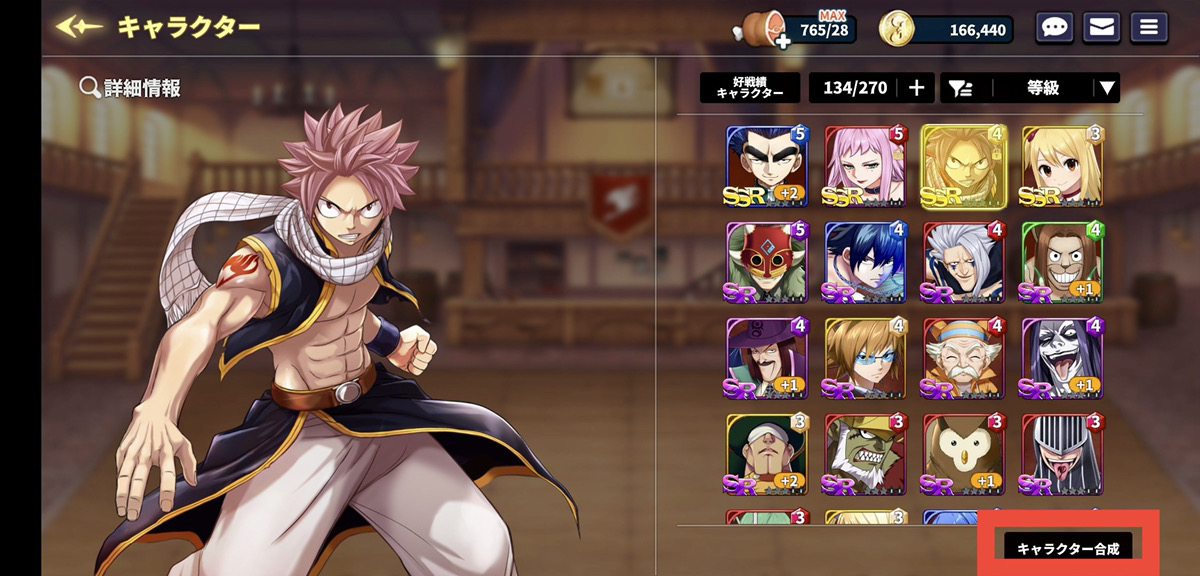Select the pink-haired girl SSR portrait
Viewport: 1200px width, 576px height.
[865, 167]
